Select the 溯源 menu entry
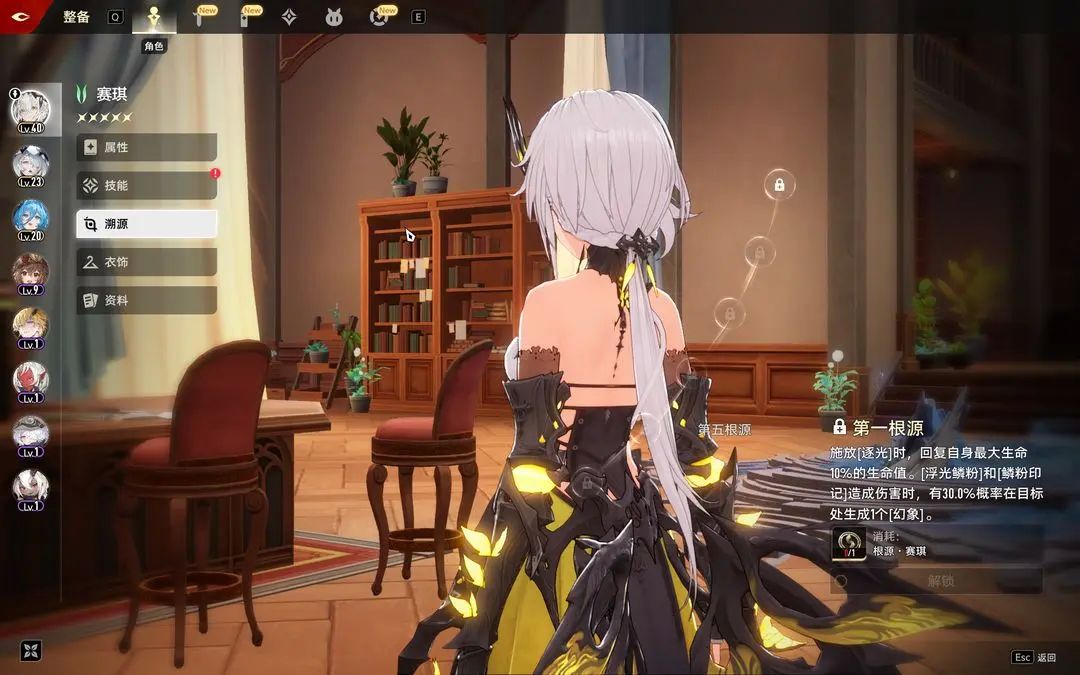The height and width of the screenshot is (675, 1080). point(146,224)
